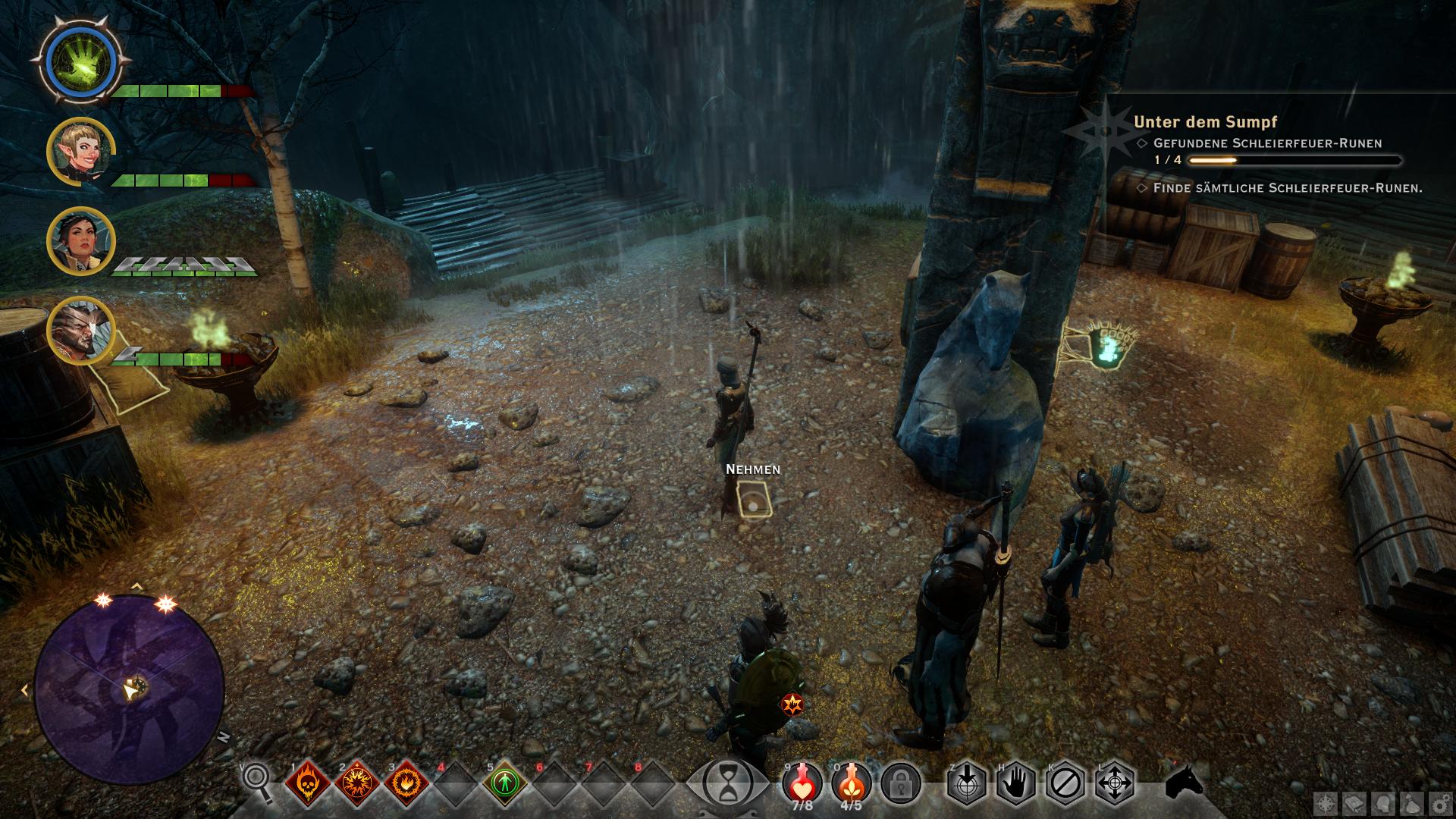Click the crossed-circle disengage command
This screenshot has width=1456, height=819.
(1065, 783)
